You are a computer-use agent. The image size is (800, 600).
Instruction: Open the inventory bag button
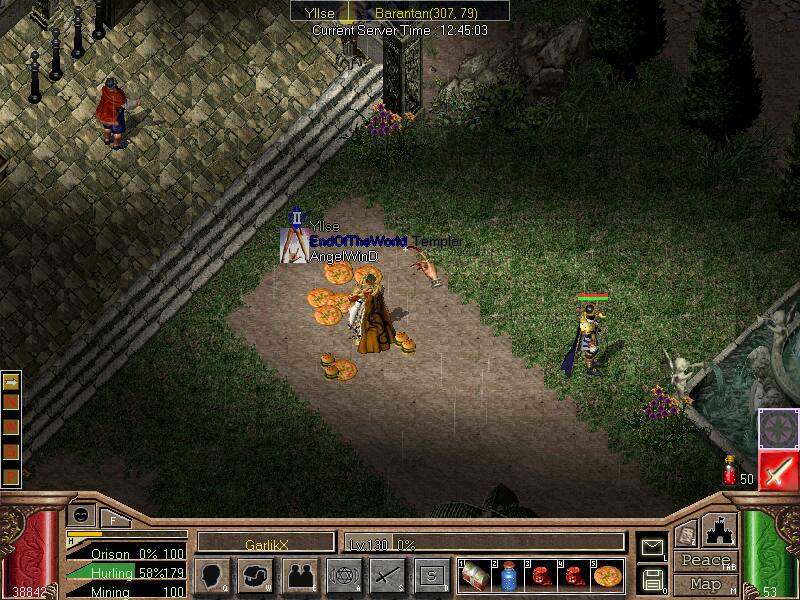click(254, 575)
